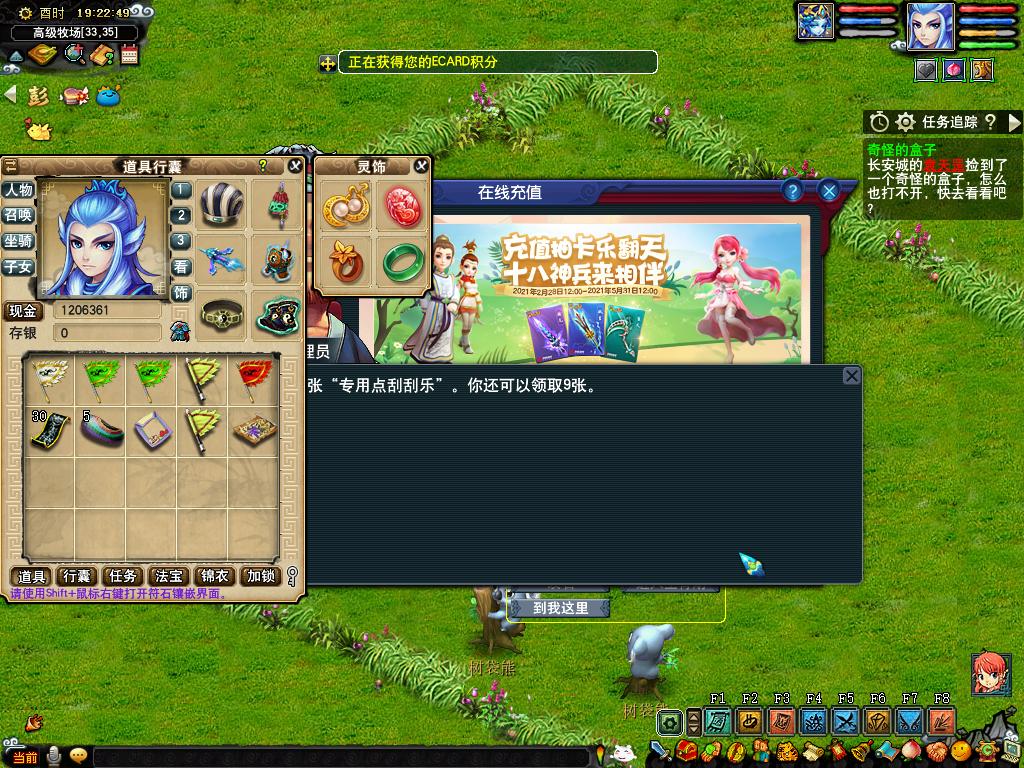Select the striped helmet equipment slot

(221, 205)
